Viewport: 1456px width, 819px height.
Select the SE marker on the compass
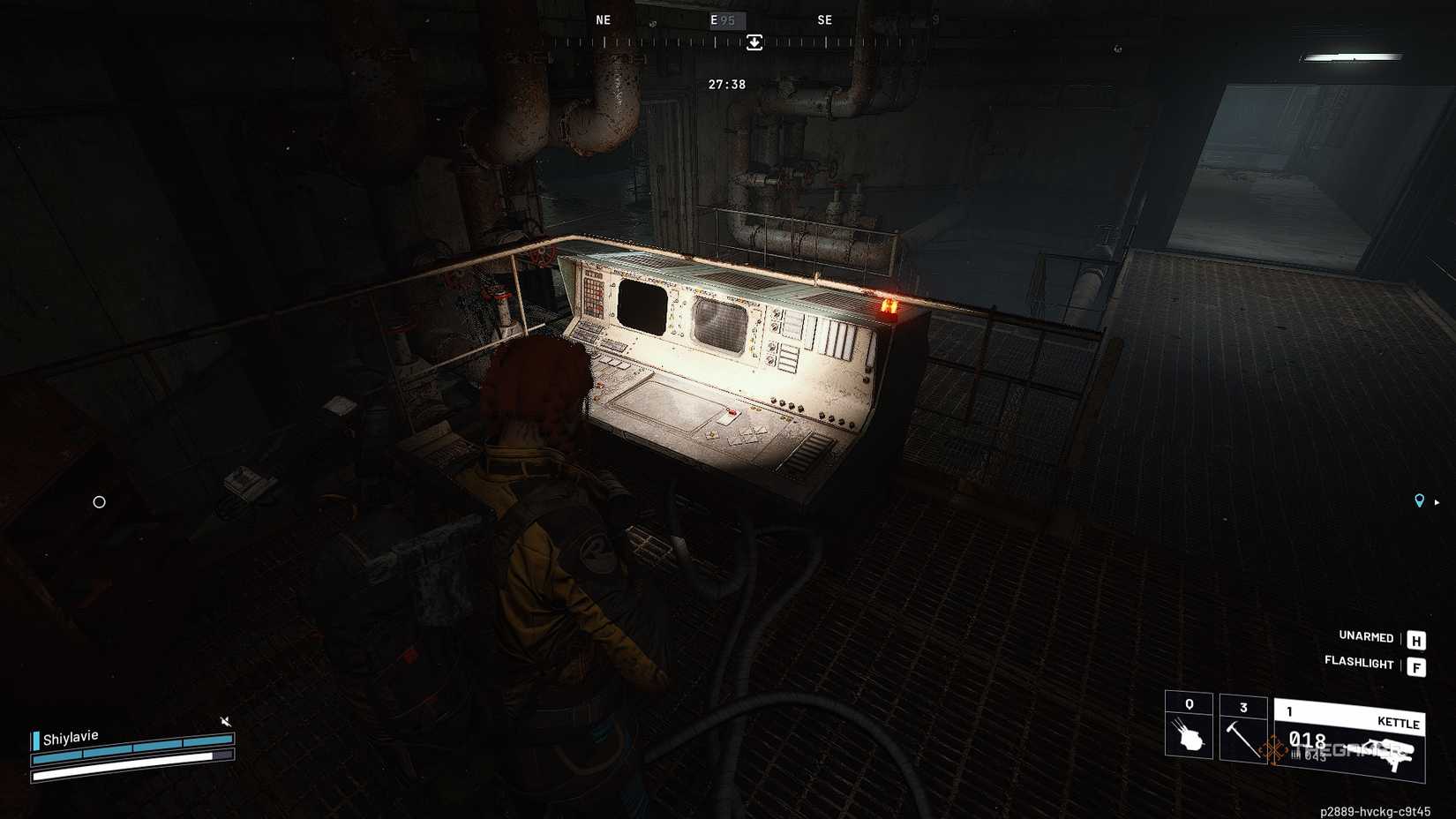(825, 19)
